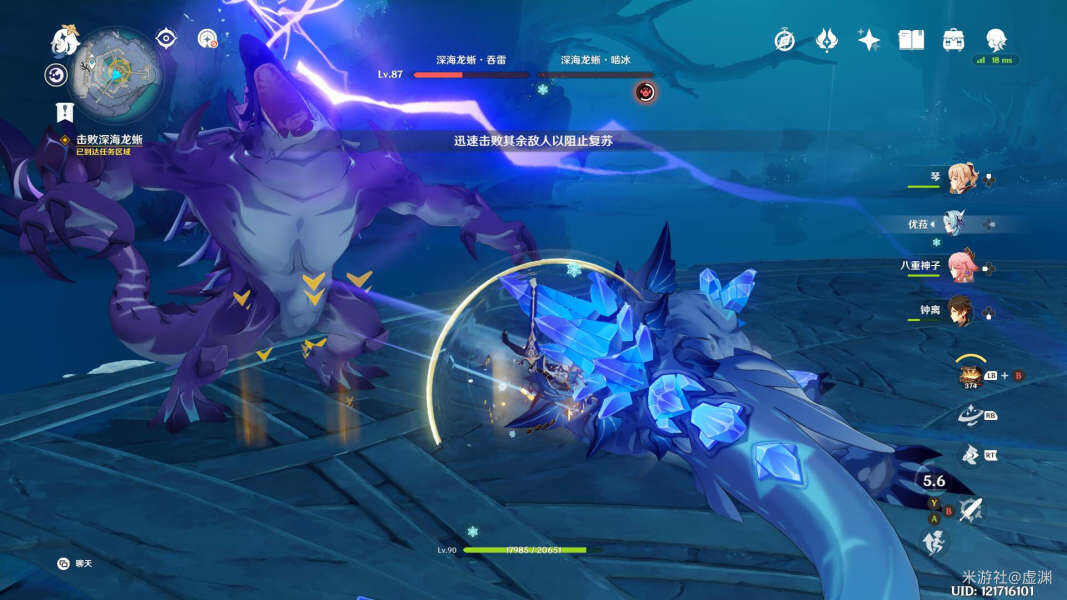Open the compass events icon
The width and height of the screenshot is (1067, 600).
click(785, 40)
